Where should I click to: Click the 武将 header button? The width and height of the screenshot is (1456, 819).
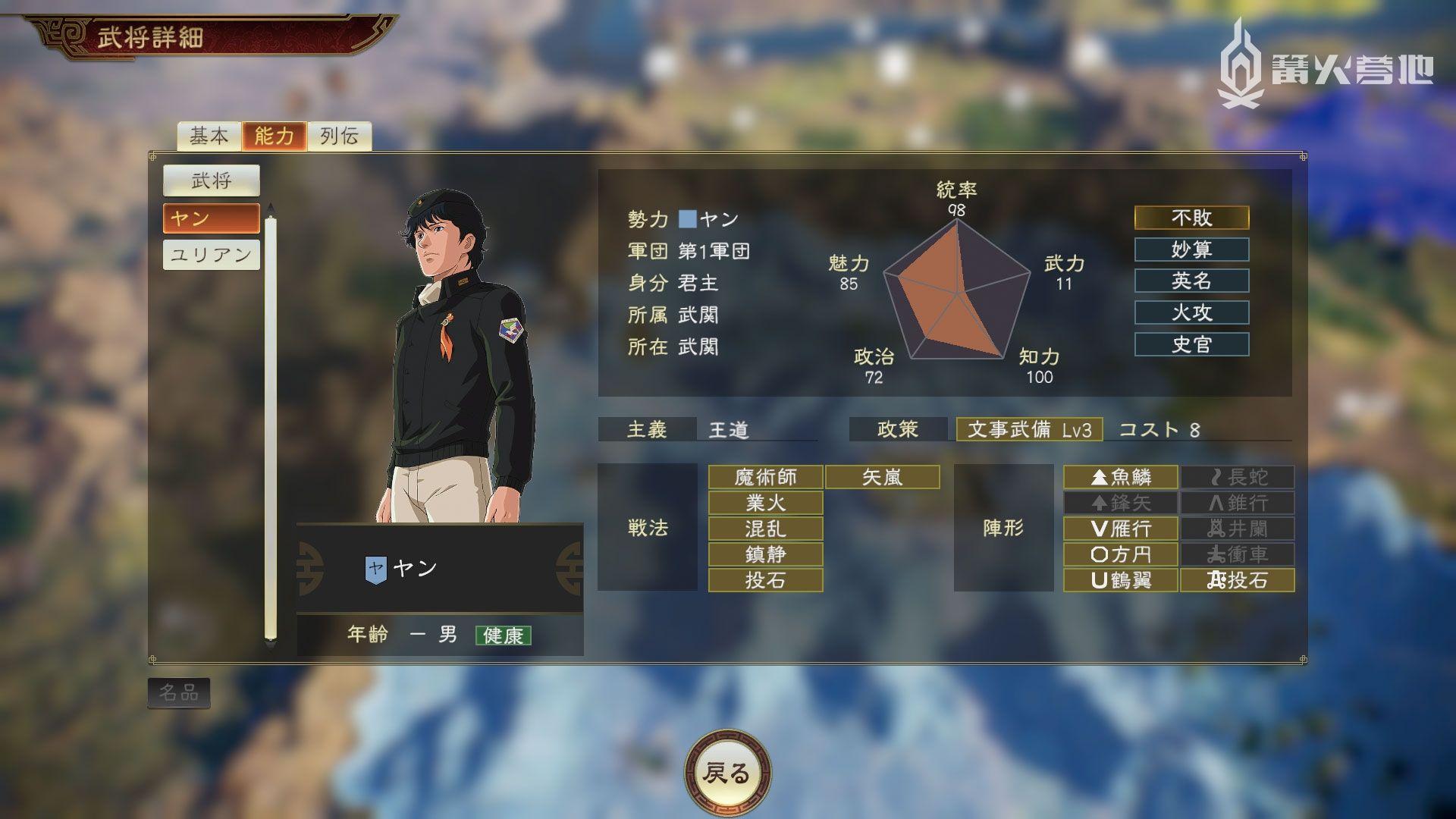211,180
